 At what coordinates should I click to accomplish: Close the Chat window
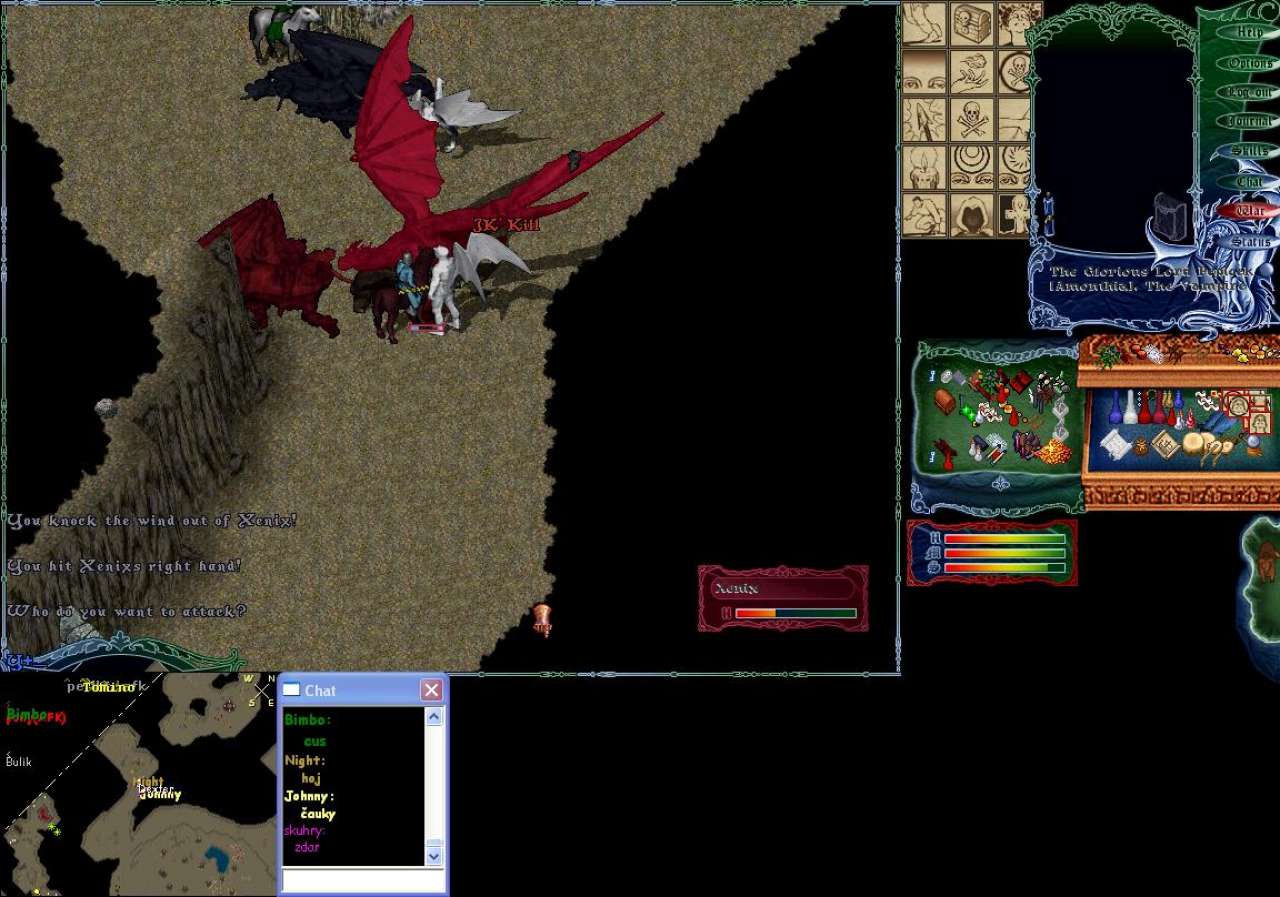tap(431, 690)
